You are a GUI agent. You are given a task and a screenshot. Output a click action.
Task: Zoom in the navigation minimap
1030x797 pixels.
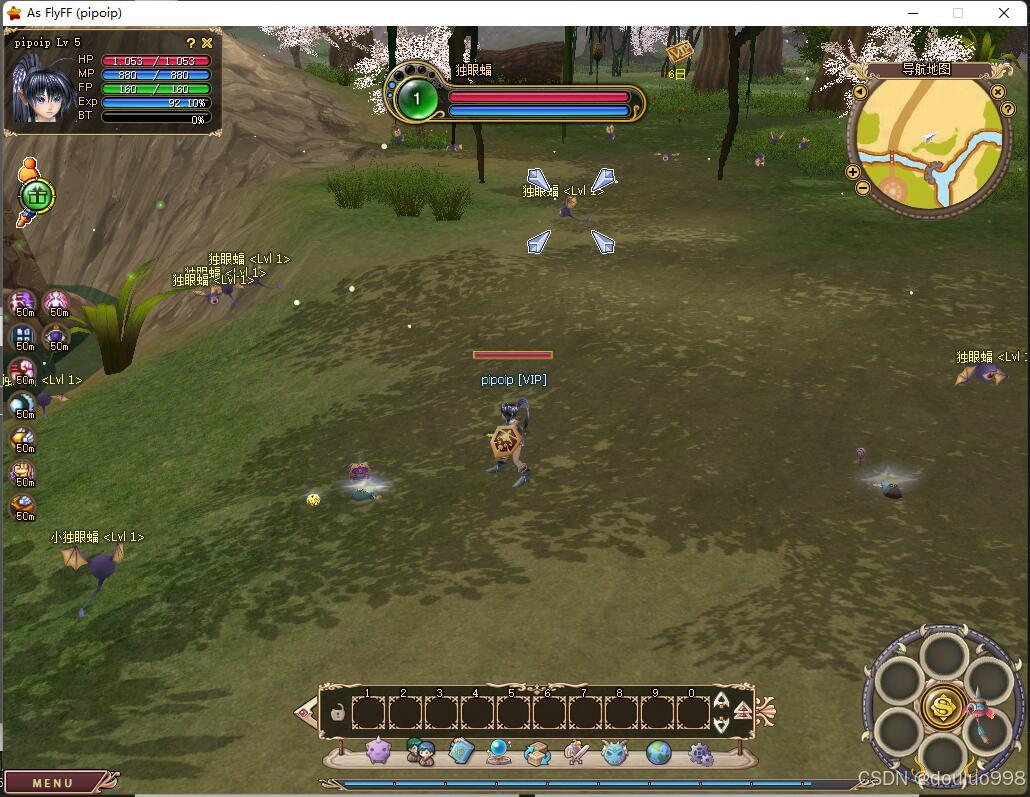853,172
